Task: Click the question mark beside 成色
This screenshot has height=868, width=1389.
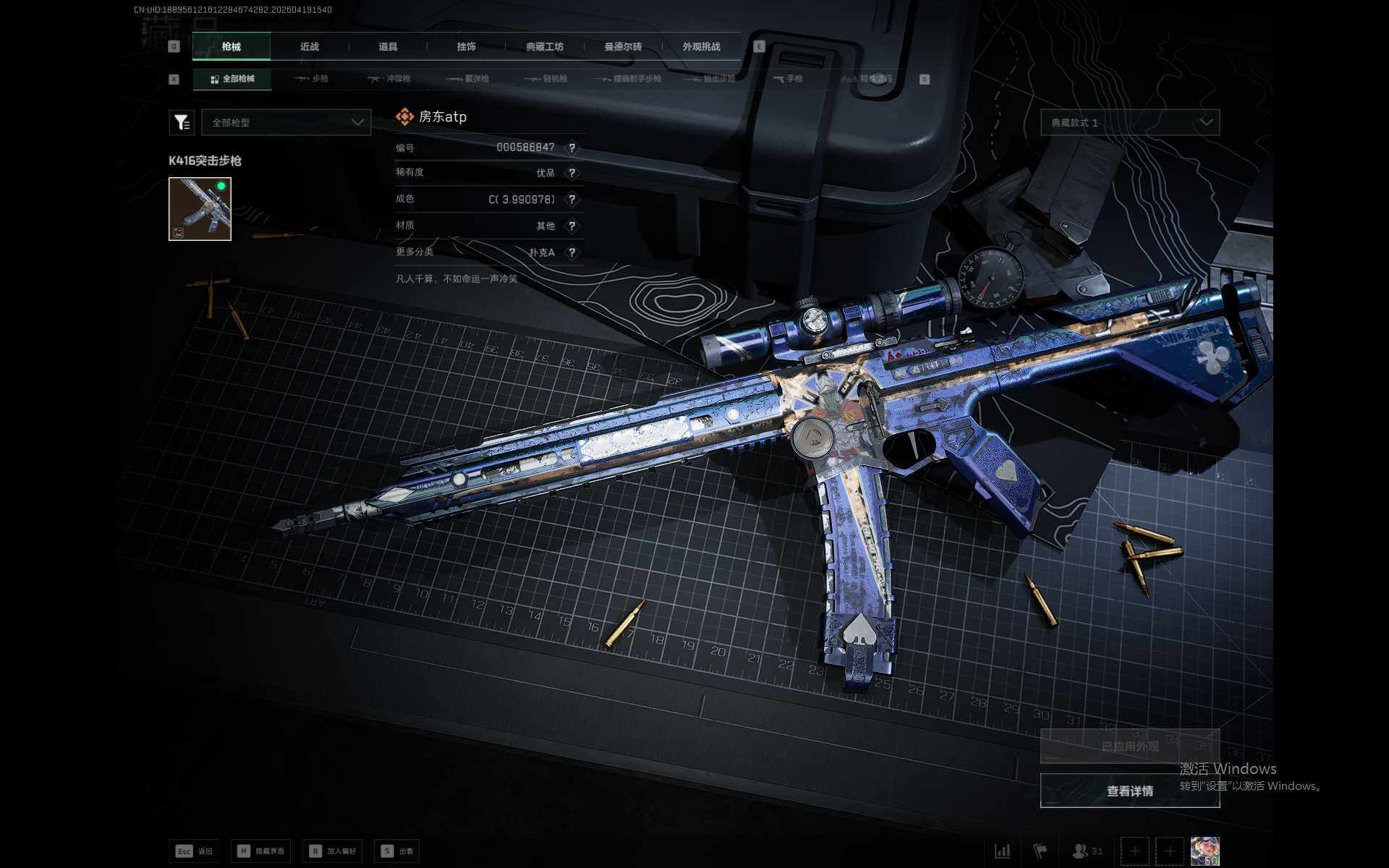Action: point(572,200)
